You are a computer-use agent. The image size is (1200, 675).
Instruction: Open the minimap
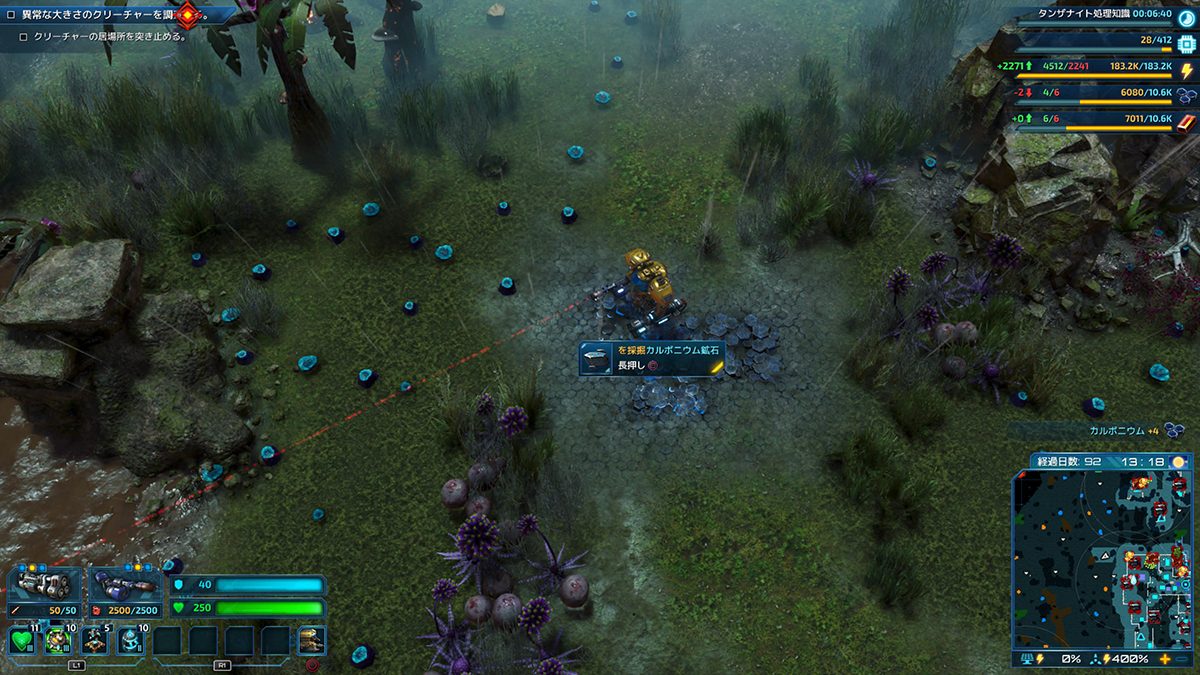(1102, 560)
